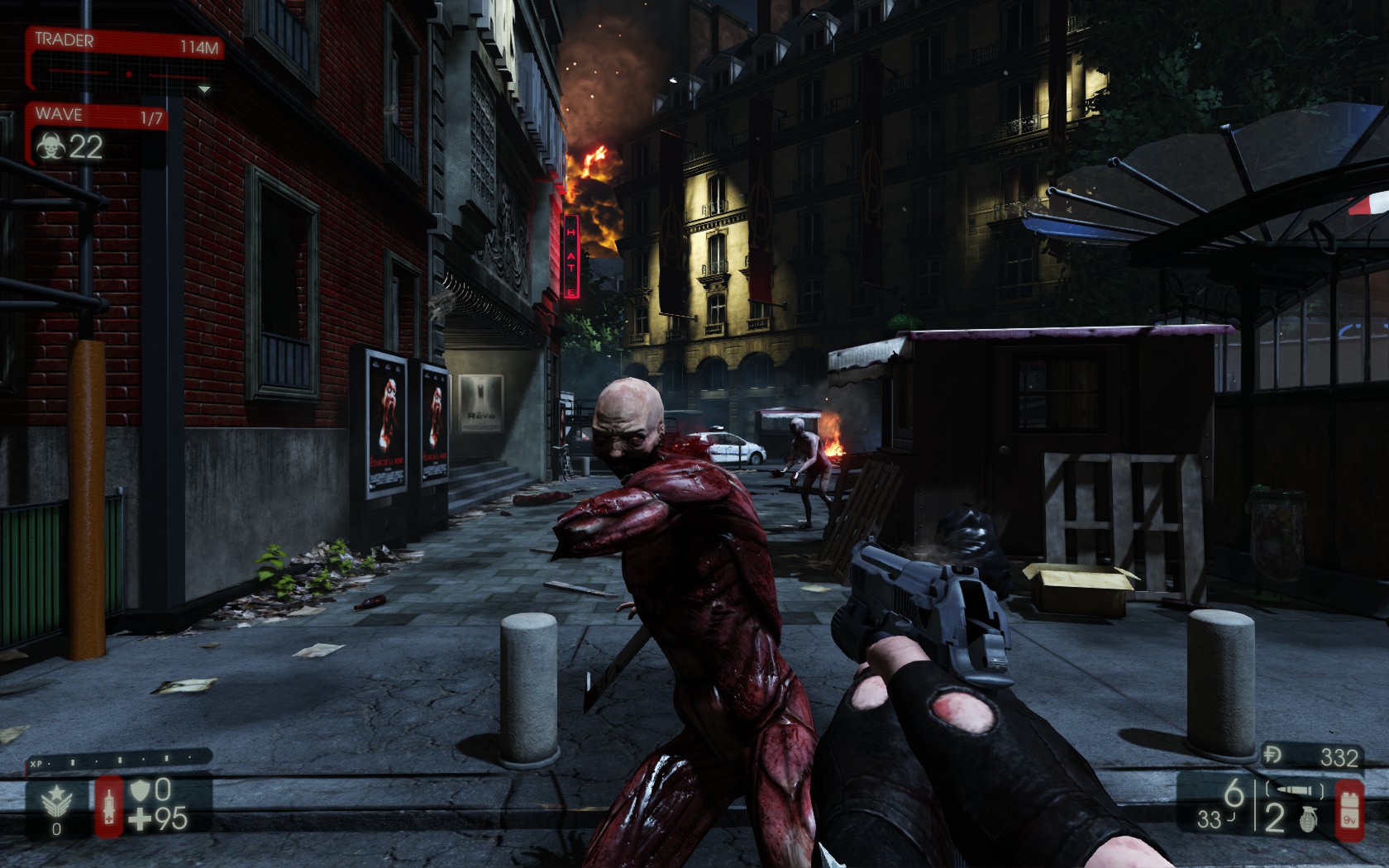Click the biohazard skull wave icon
1389x868 pixels.
pos(50,147)
